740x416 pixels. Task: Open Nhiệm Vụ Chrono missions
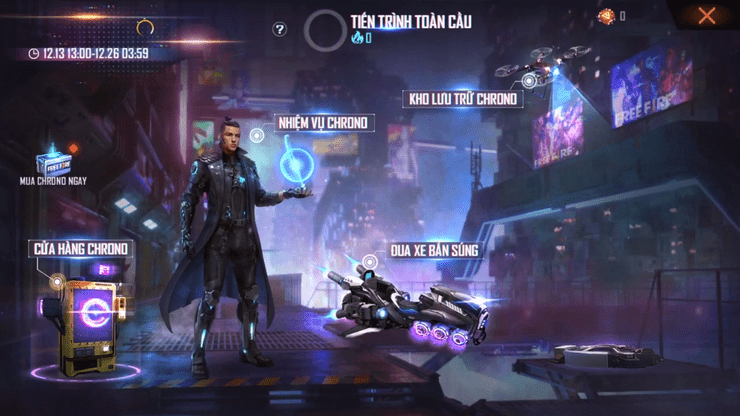[322, 124]
